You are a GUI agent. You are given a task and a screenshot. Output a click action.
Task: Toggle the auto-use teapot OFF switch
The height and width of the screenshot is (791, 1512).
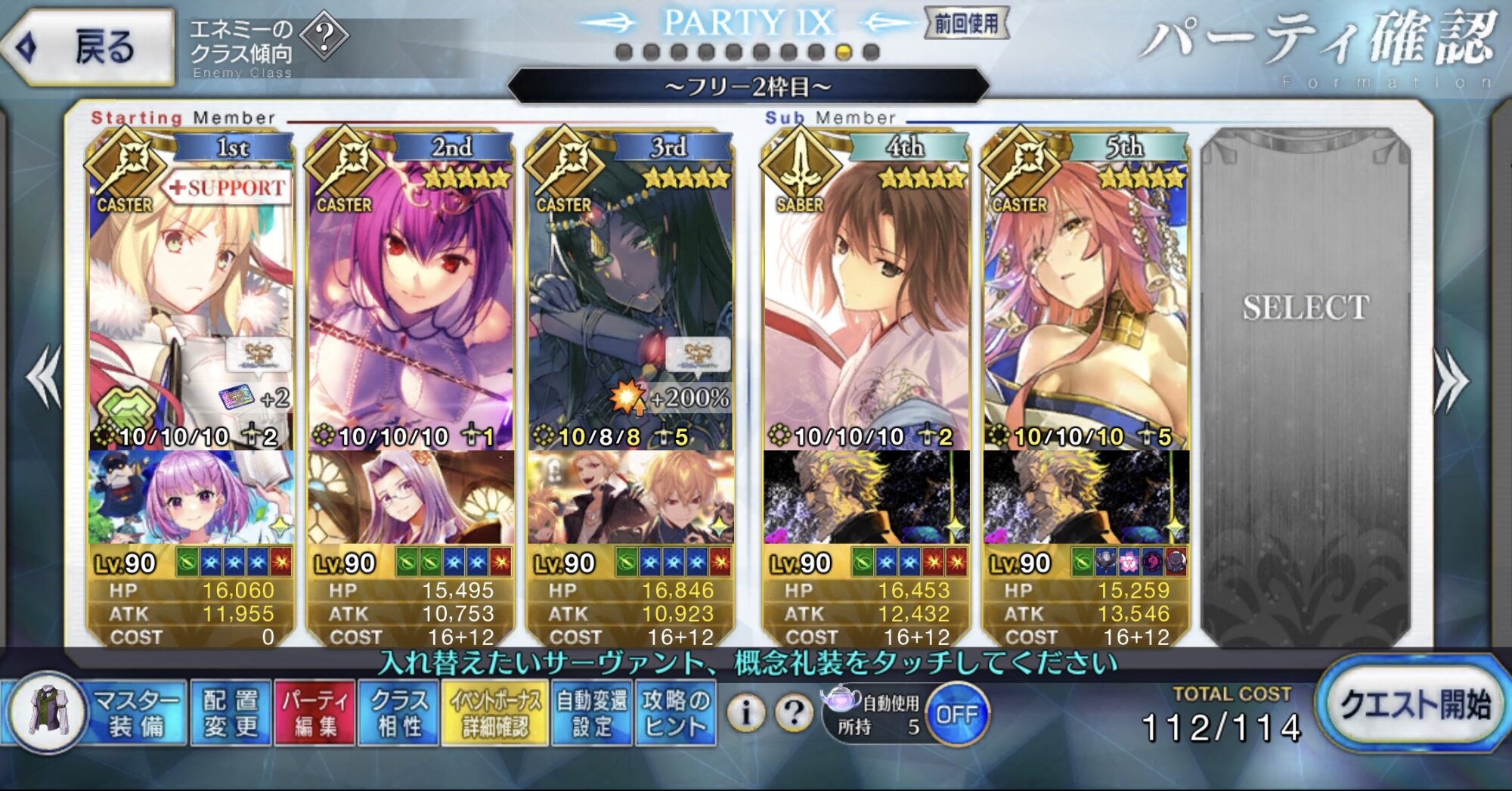click(956, 714)
